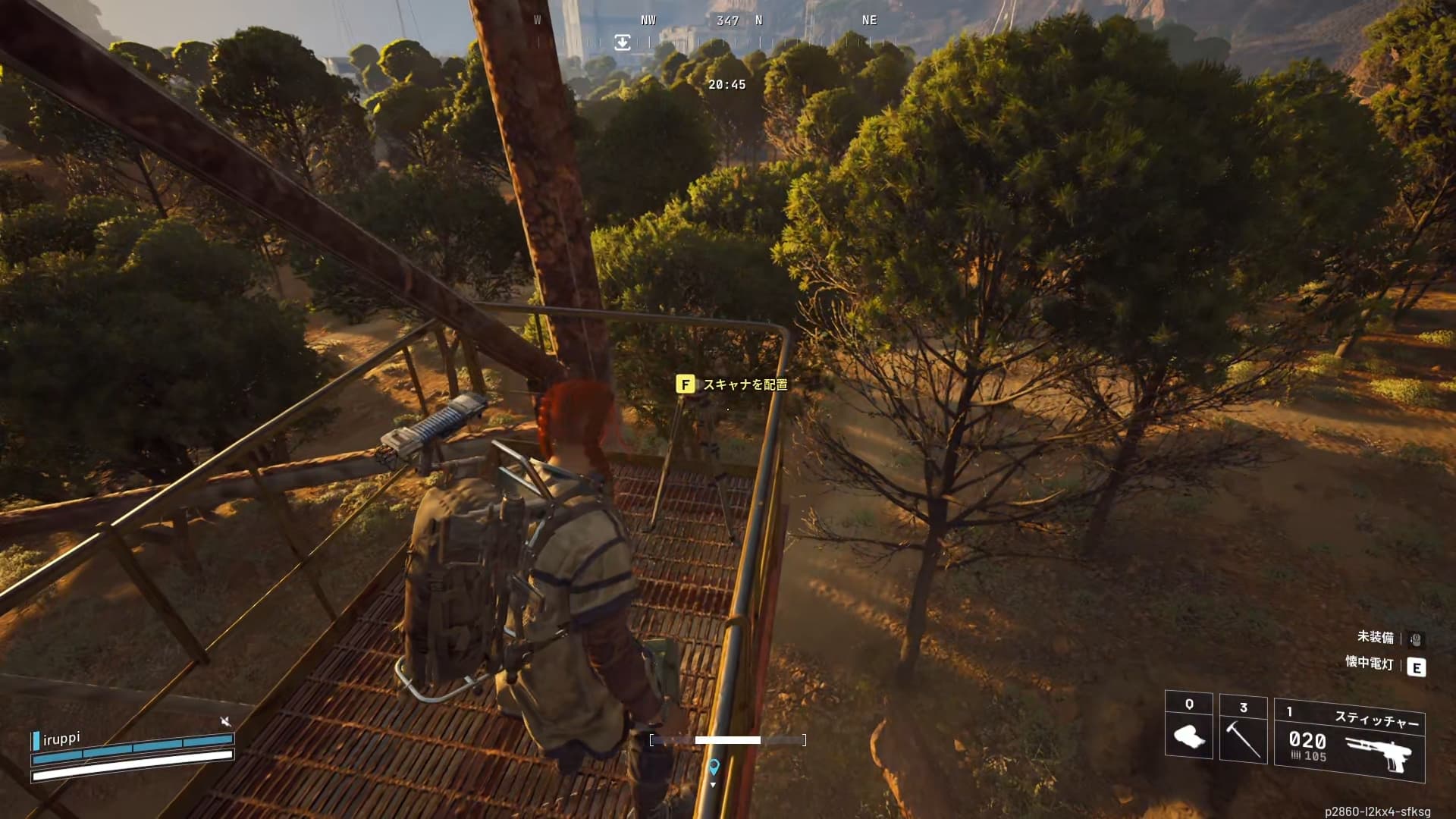Screen dimensions: 1456x819
Task: Select the Stitcher weapon slot
Action: pyautogui.click(x=1350, y=741)
